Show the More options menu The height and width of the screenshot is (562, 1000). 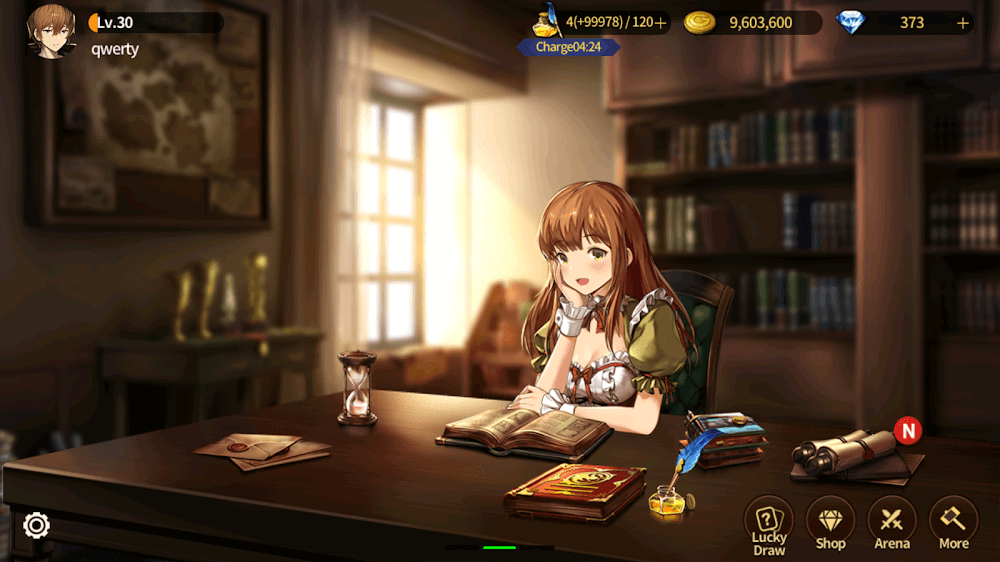[x=953, y=524]
